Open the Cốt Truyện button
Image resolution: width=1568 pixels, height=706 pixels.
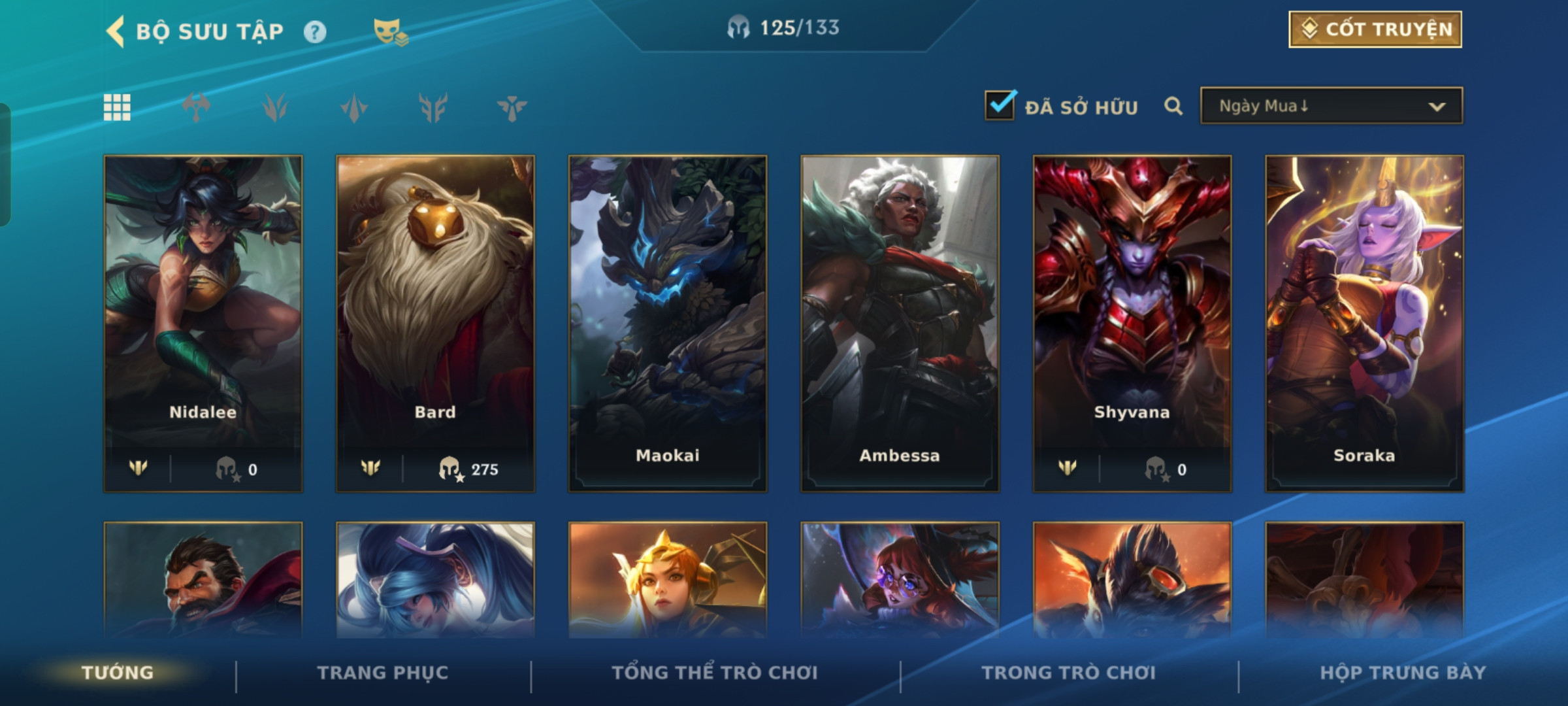click(1375, 29)
